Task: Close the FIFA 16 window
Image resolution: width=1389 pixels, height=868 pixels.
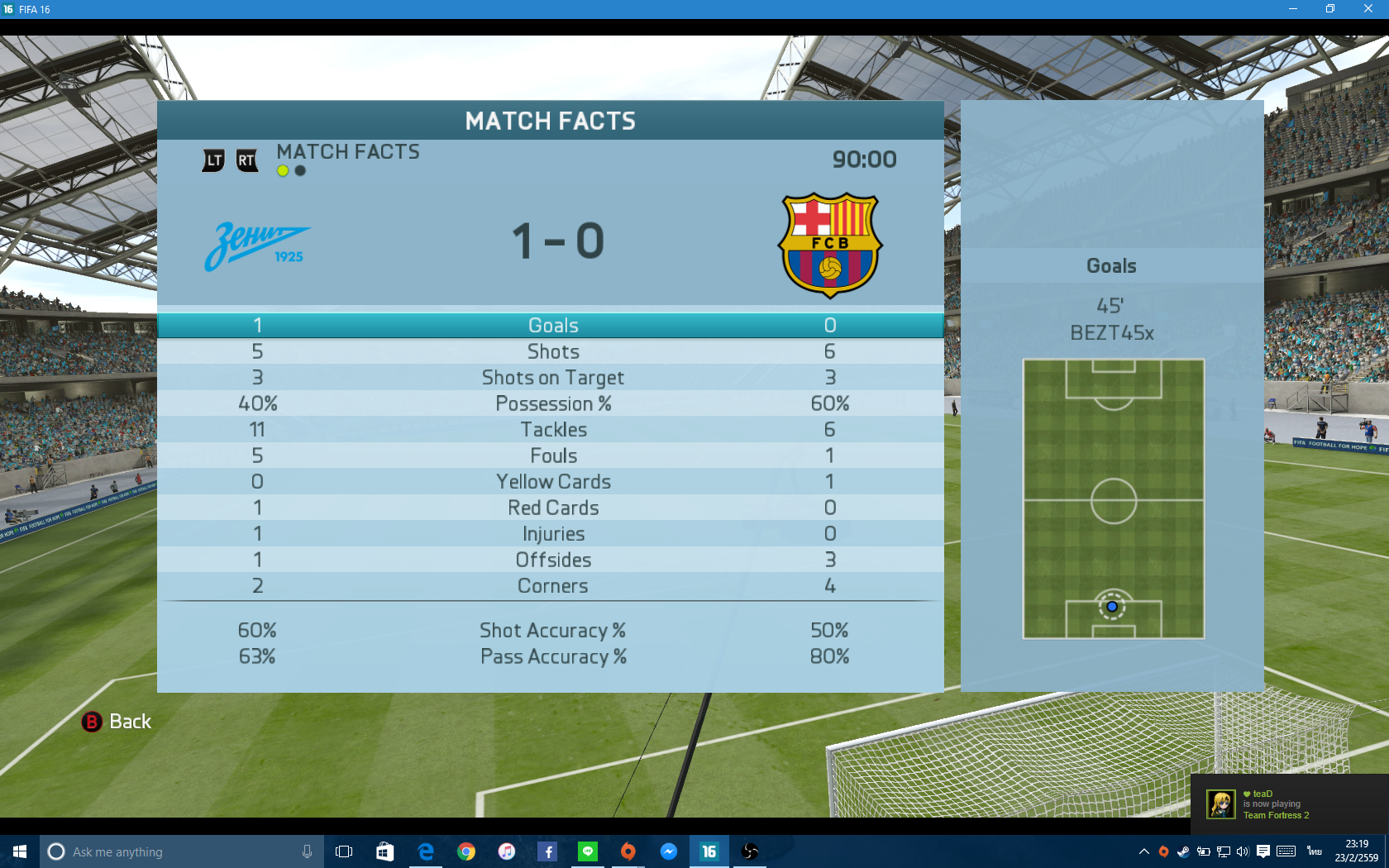Action: coord(1368,9)
